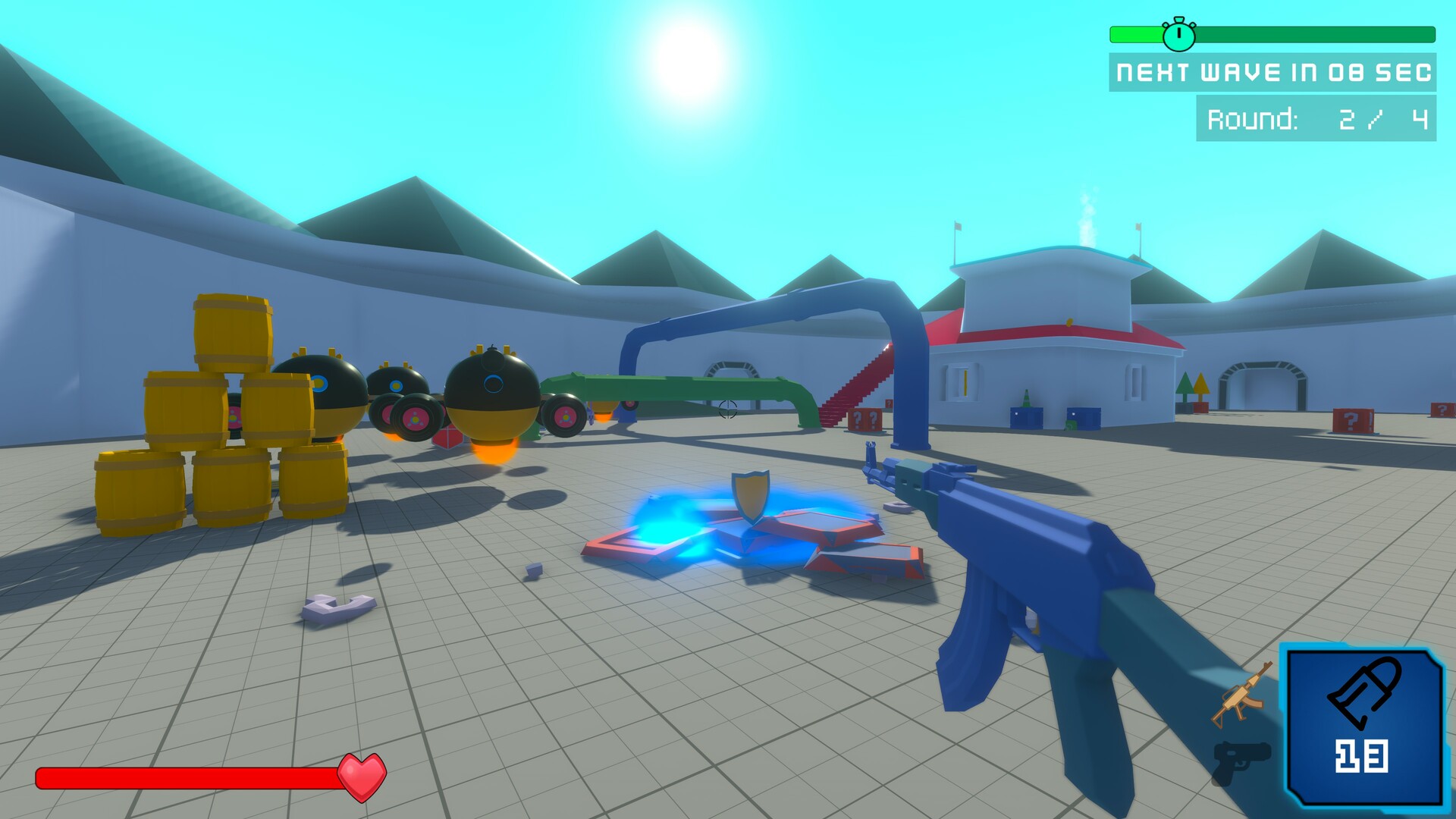Expand the Round 2/4 info panel
The height and width of the screenshot is (819, 1456).
pos(1323,118)
